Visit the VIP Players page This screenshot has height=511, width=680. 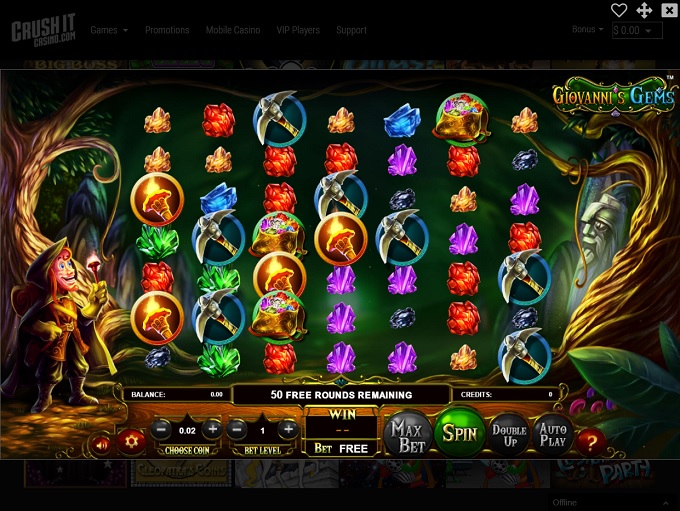click(x=298, y=30)
